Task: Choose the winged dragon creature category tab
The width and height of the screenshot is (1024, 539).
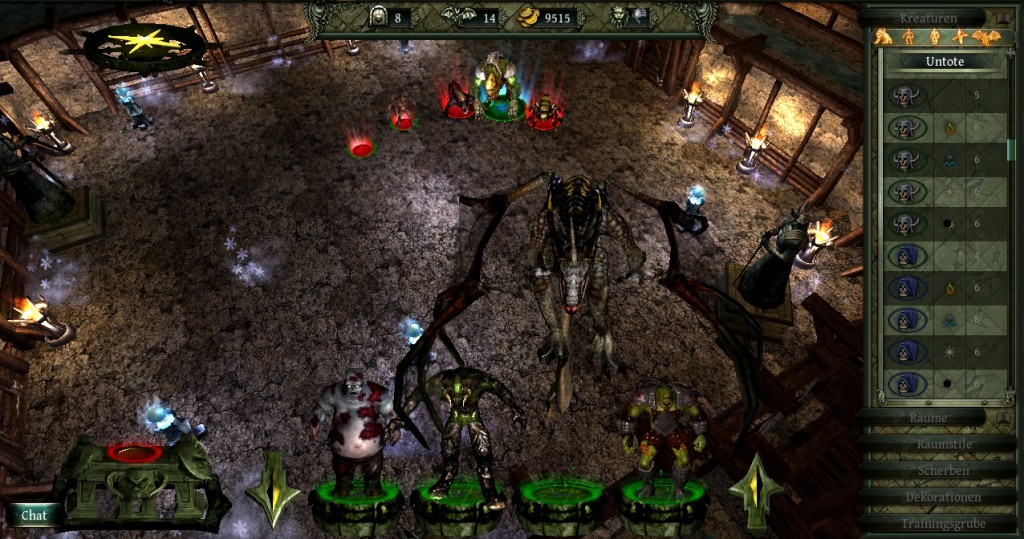Action: tap(985, 38)
